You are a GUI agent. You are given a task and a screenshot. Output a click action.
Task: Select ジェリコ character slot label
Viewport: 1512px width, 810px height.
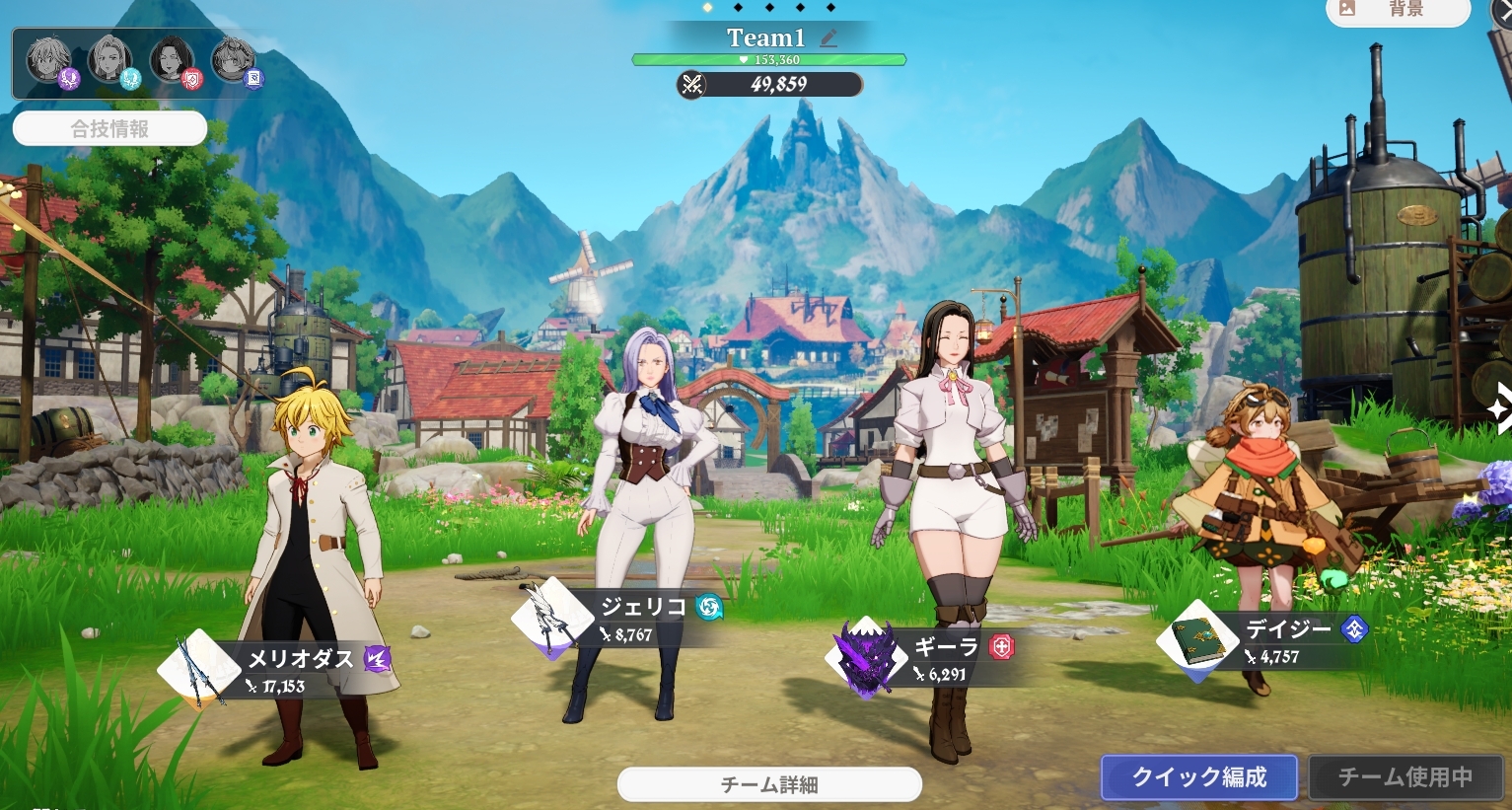point(643,607)
